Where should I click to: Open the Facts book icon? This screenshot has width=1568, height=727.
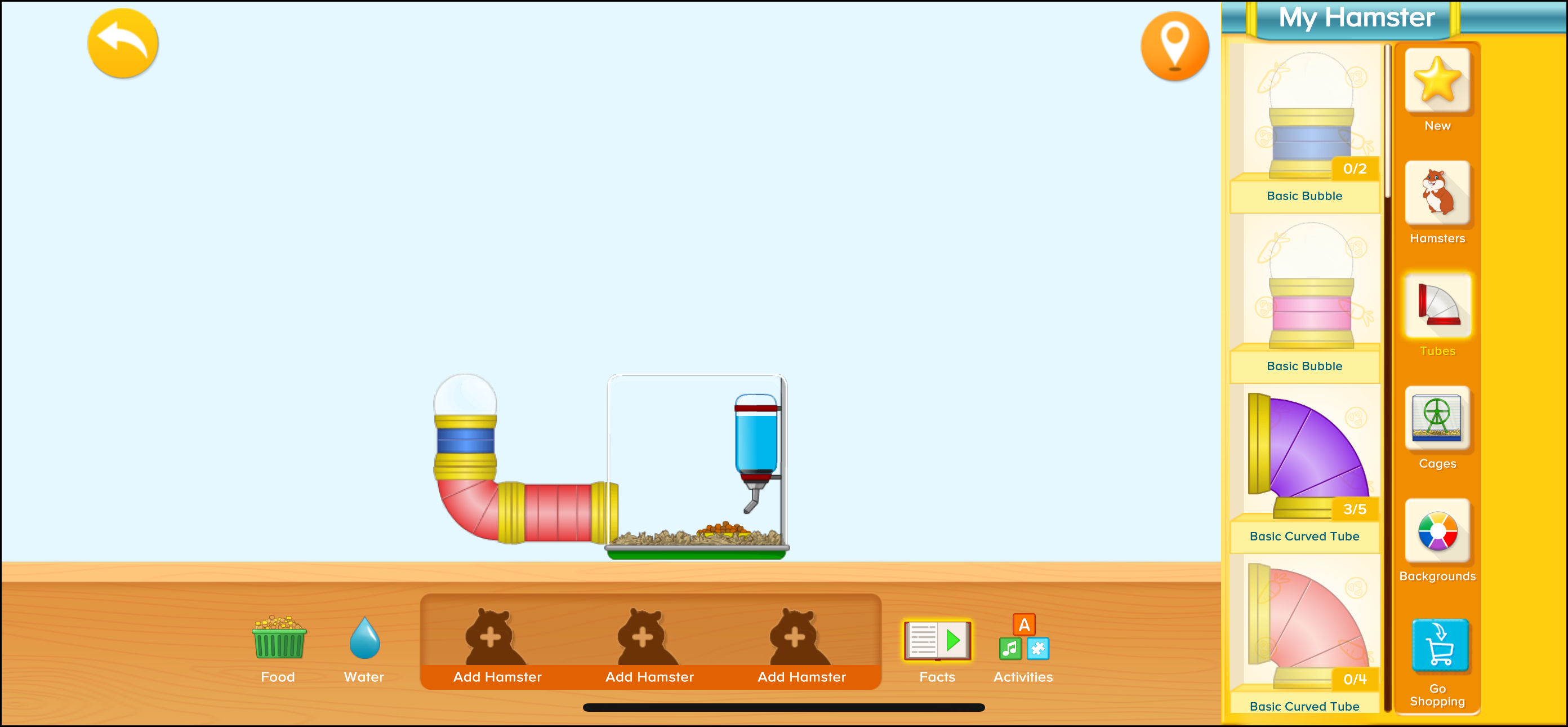click(x=936, y=641)
